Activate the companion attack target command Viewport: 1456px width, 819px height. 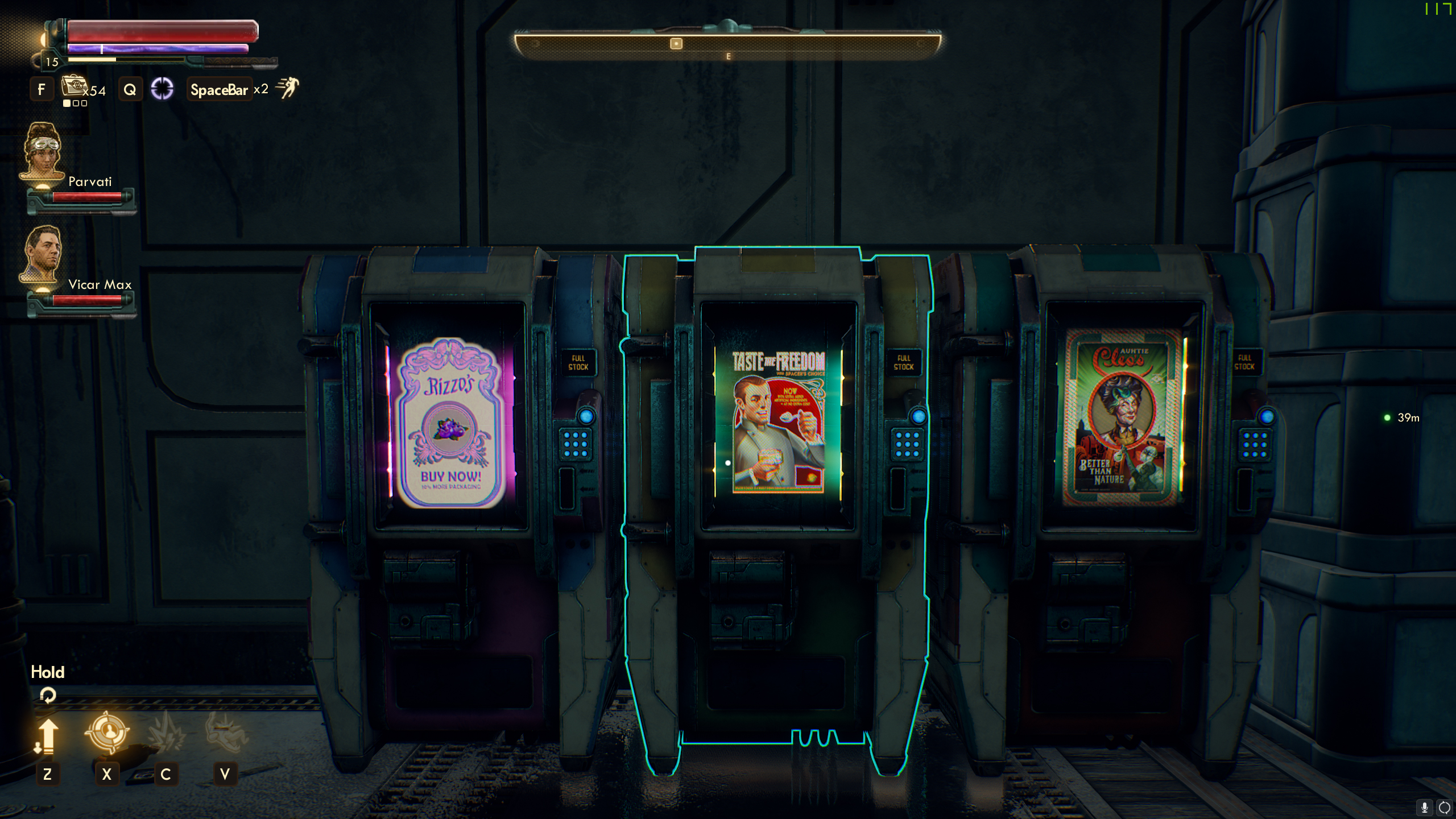coord(107,733)
